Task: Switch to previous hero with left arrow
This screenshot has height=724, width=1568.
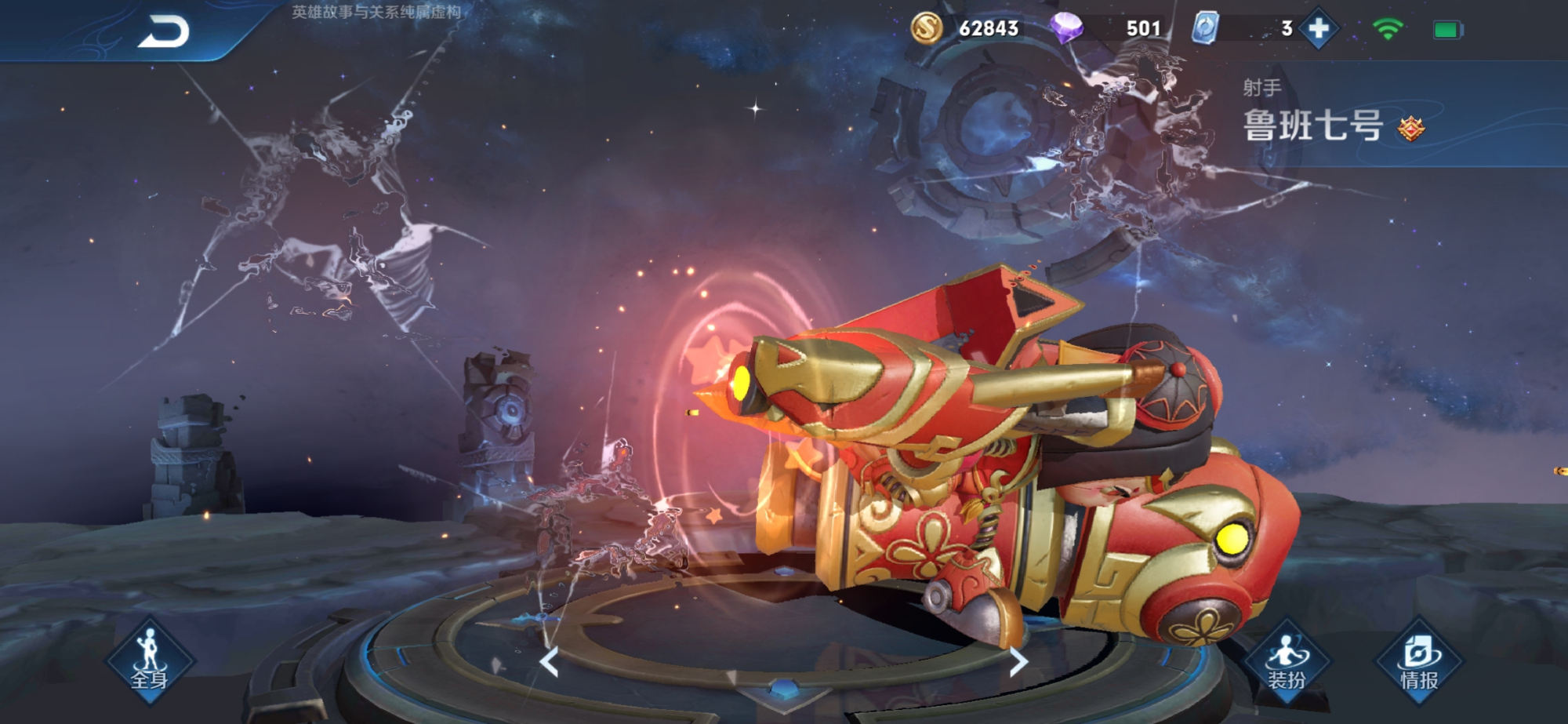Action: pos(550,663)
